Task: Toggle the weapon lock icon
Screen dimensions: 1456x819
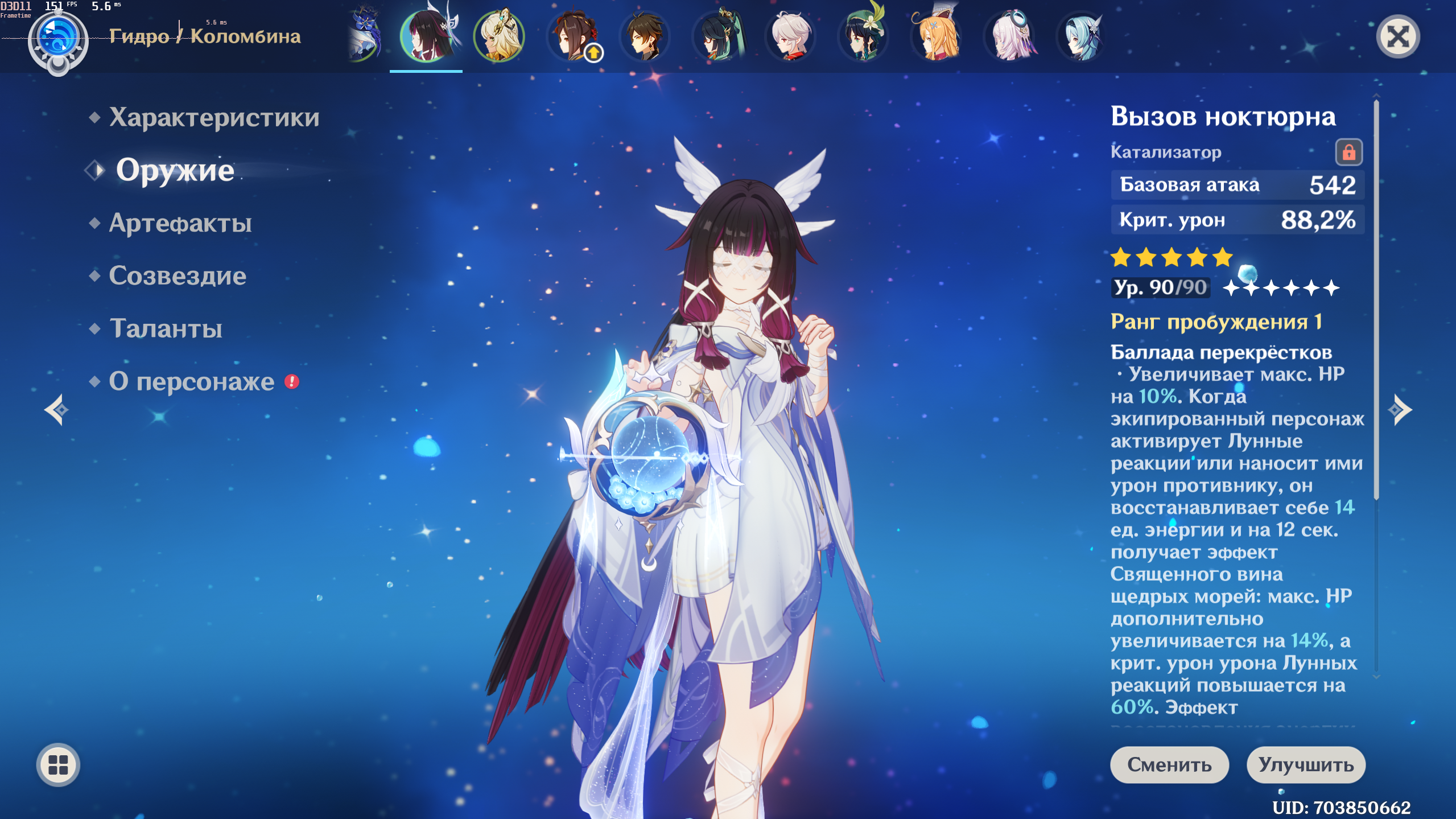Action: (x=1348, y=153)
